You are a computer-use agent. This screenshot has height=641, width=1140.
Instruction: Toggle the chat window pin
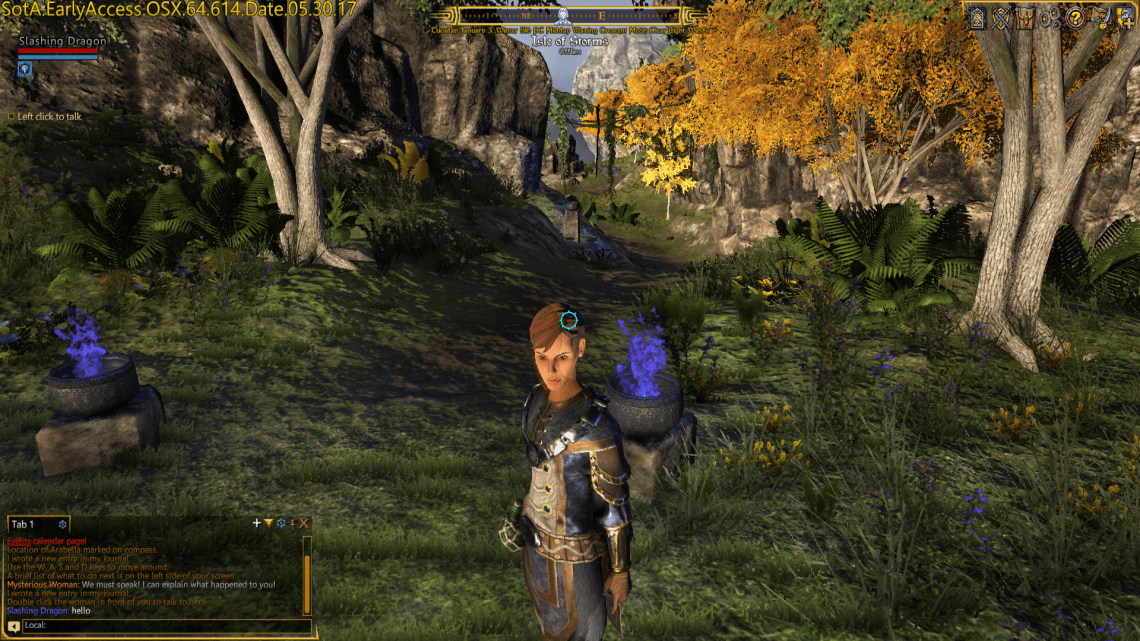[292, 523]
